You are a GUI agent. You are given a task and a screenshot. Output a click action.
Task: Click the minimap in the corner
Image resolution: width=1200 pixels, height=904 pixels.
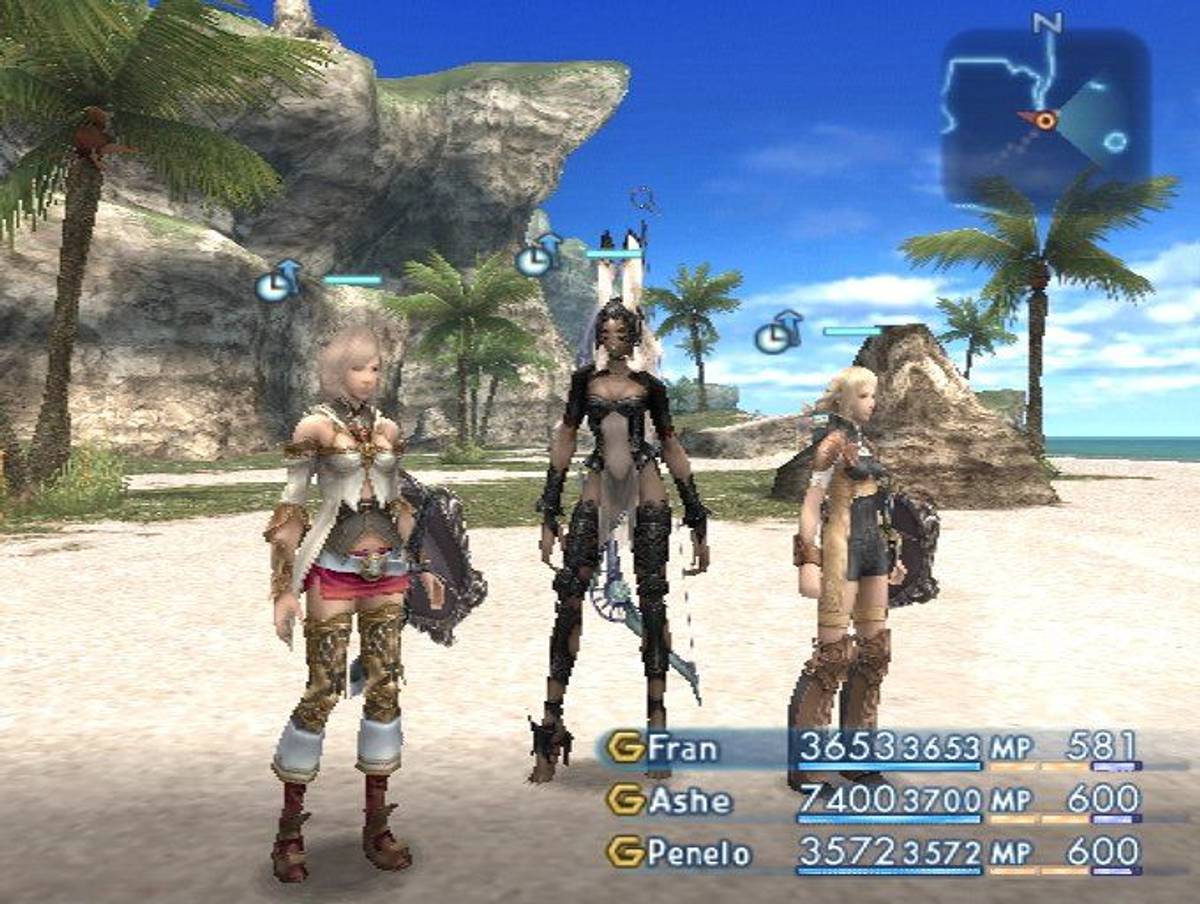(x=1045, y=117)
